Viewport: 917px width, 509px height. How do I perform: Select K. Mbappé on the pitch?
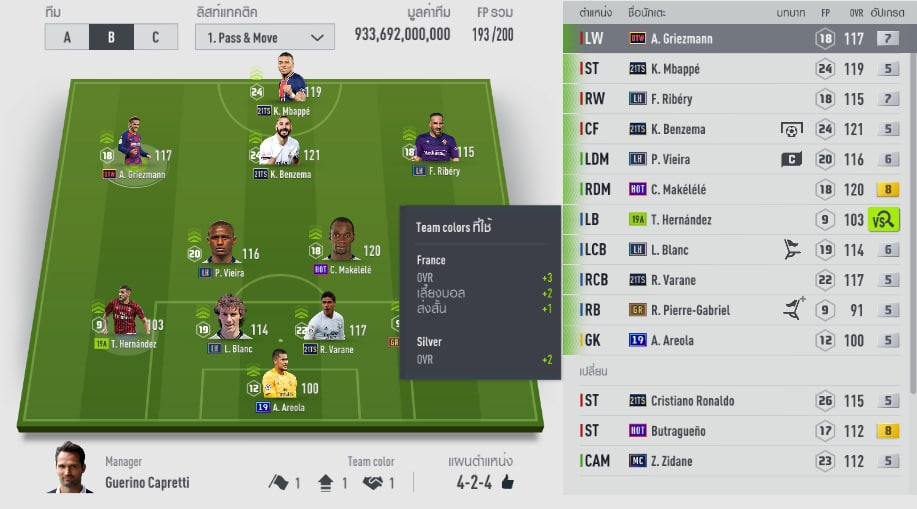(x=286, y=82)
